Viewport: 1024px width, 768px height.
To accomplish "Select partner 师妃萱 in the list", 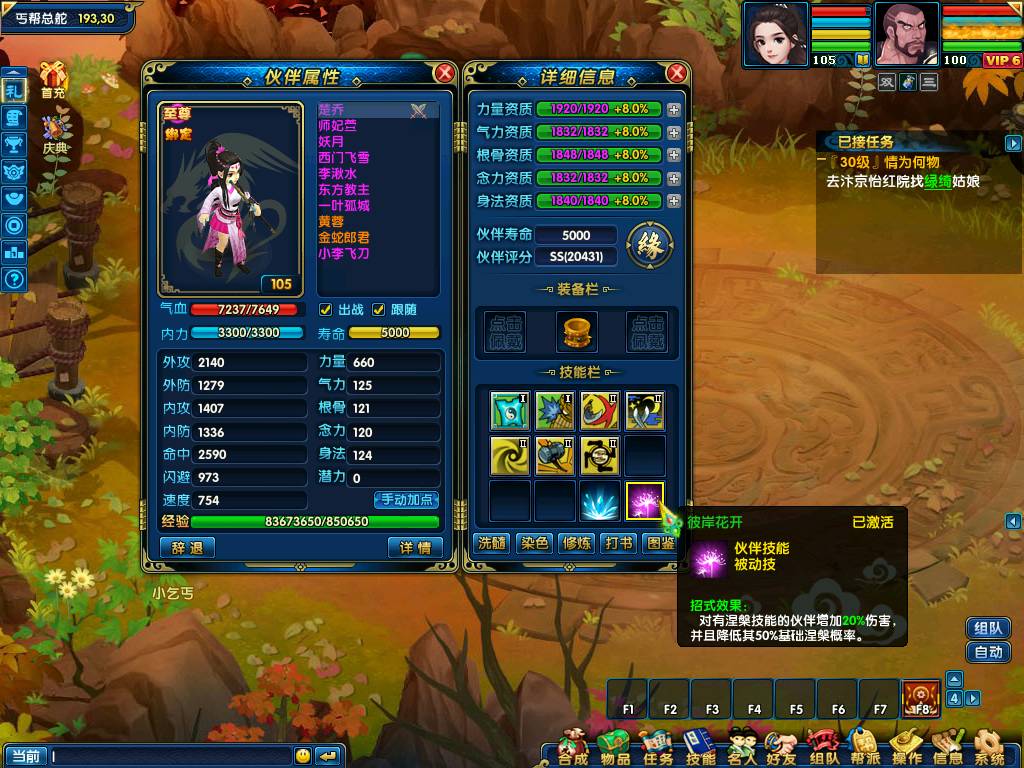I will pyautogui.click(x=337, y=126).
